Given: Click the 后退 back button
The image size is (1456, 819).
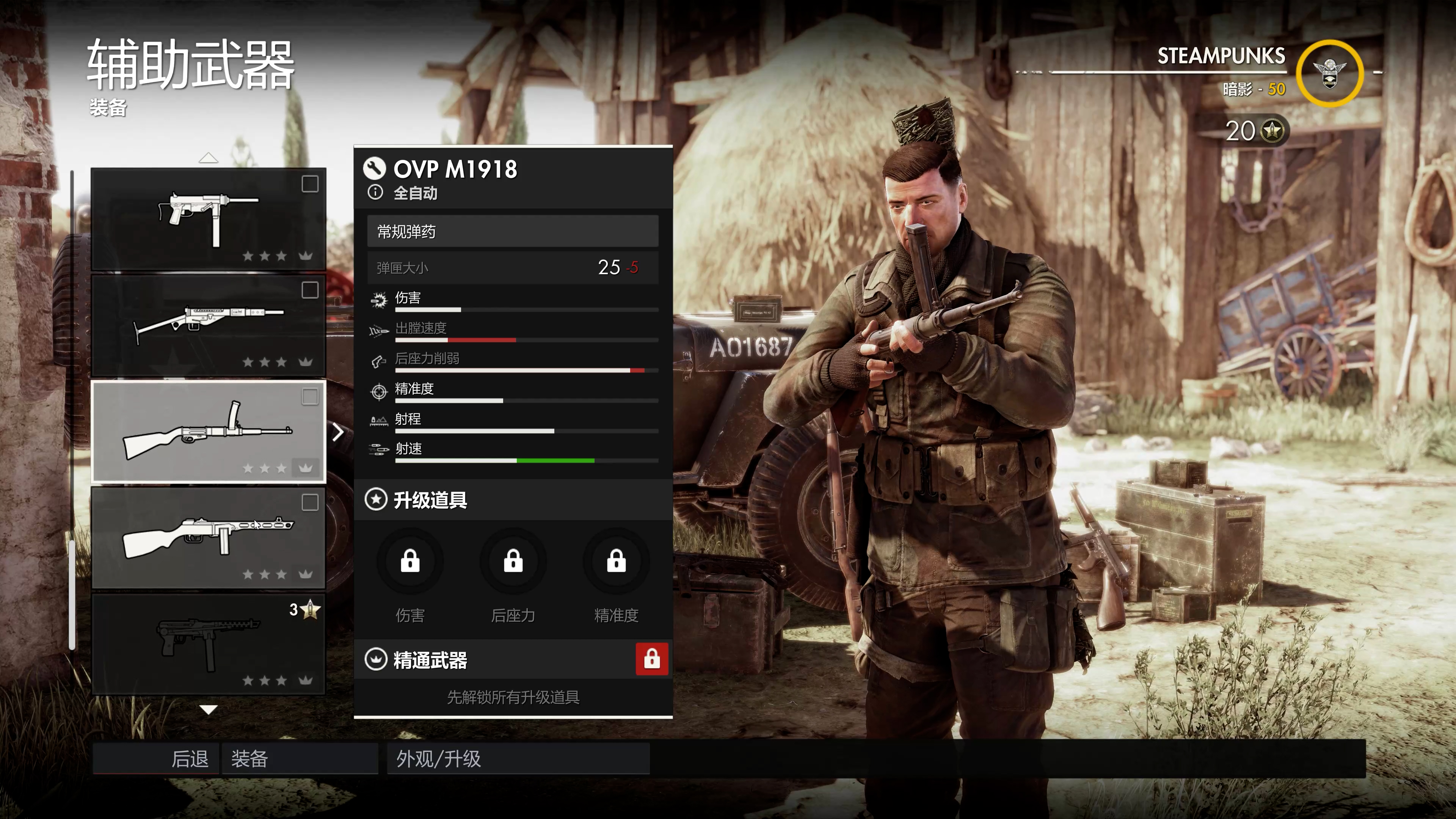Looking at the screenshot, I should (x=156, y=758).
